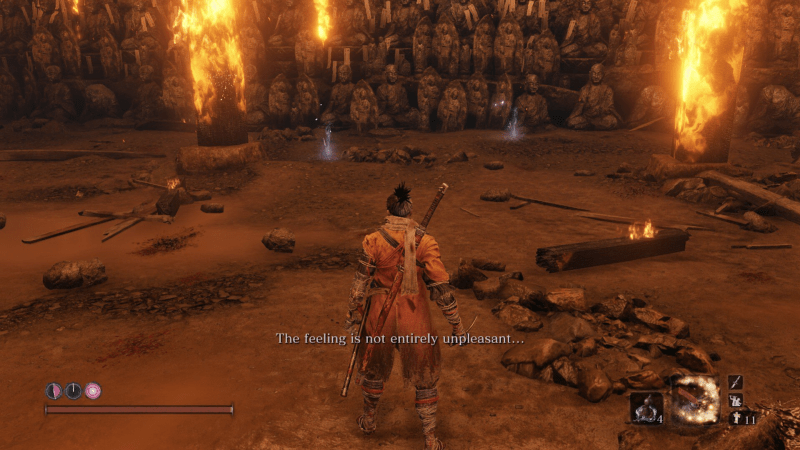Select the empty dark resurrection node
This screenshot has width=800, height=450.
[73, 391]
